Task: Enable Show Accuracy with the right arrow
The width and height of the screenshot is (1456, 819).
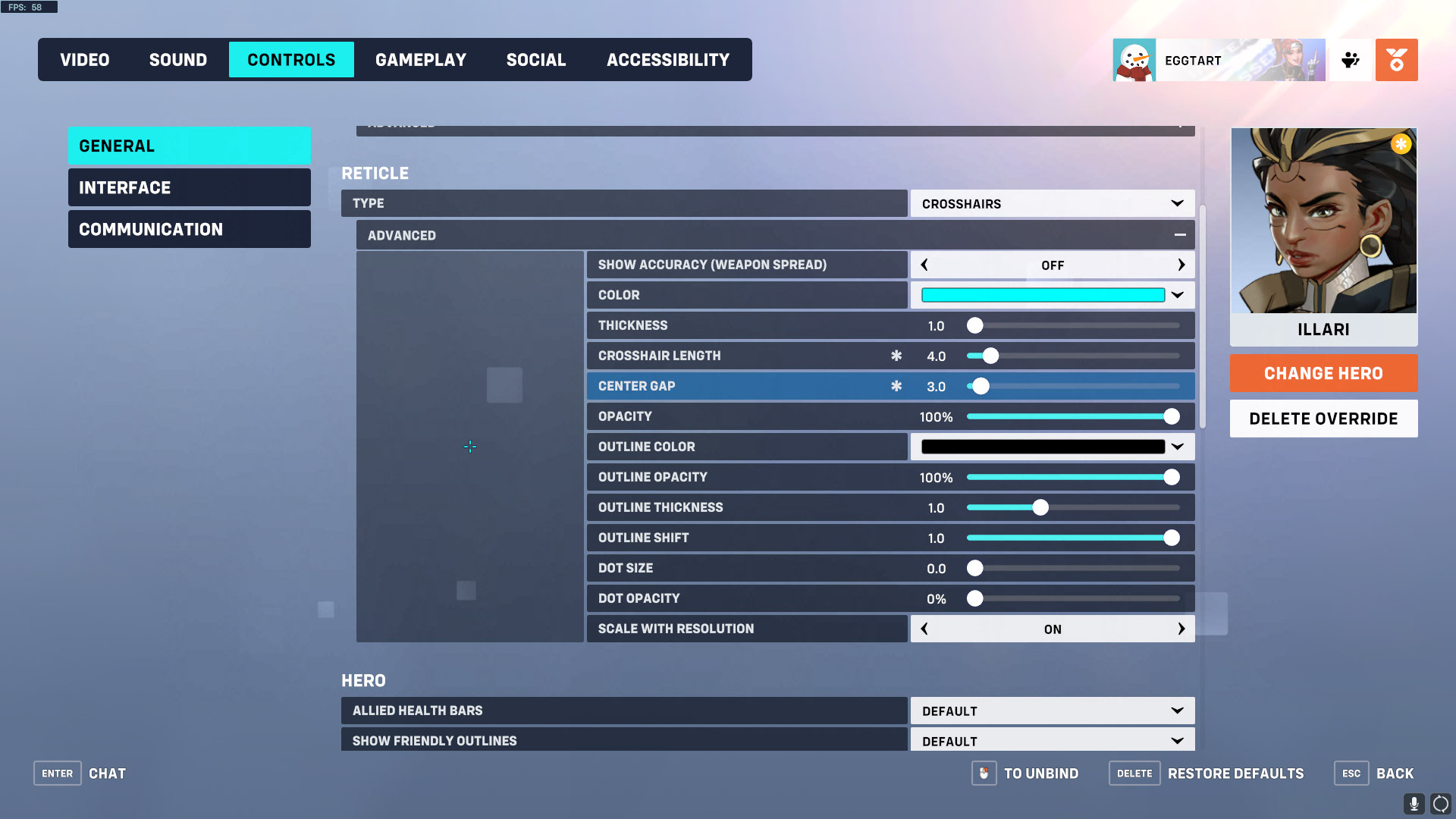Action: [1181, 265]
